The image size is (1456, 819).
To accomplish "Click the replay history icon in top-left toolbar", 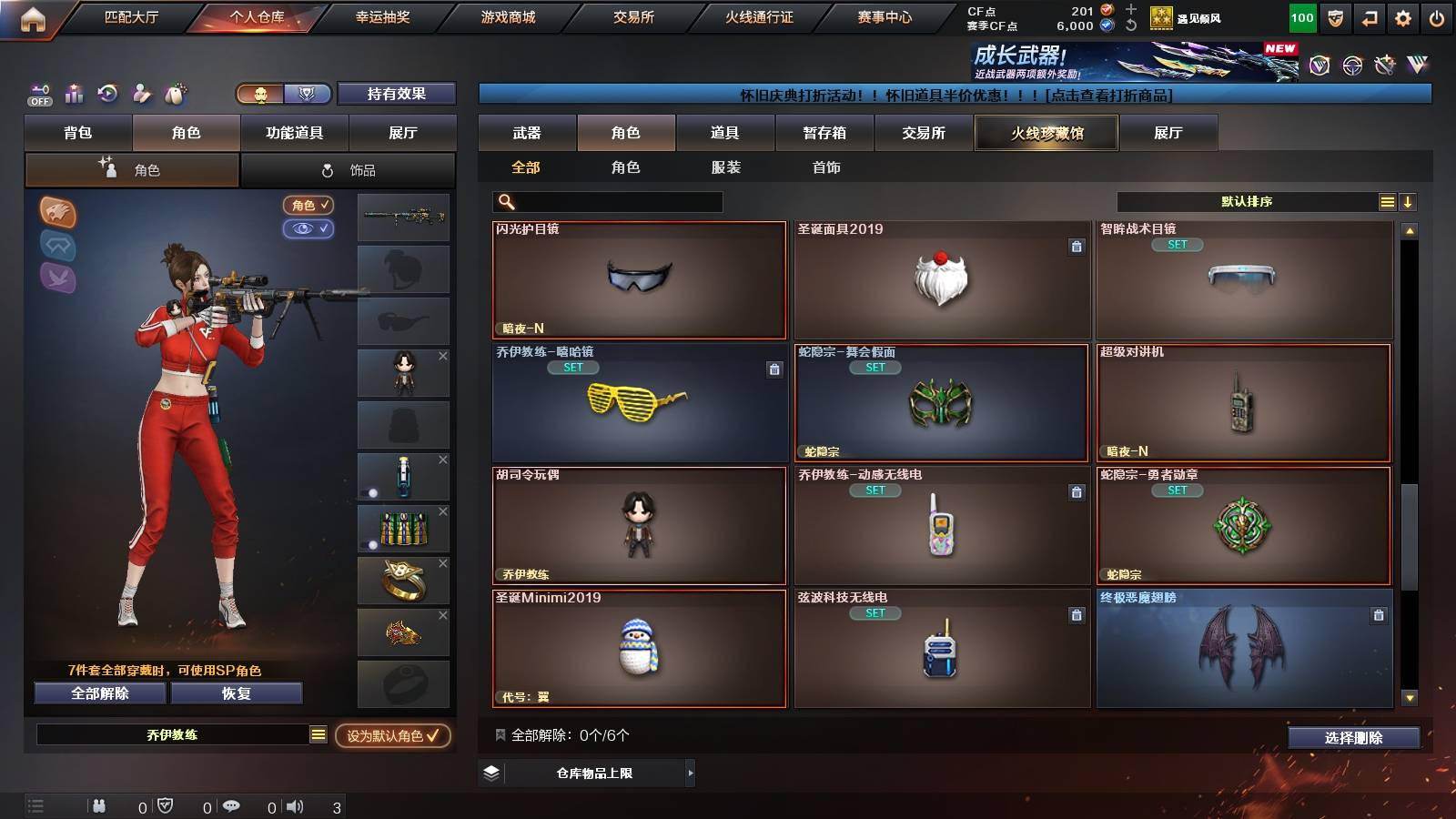I will coord(107,93).
